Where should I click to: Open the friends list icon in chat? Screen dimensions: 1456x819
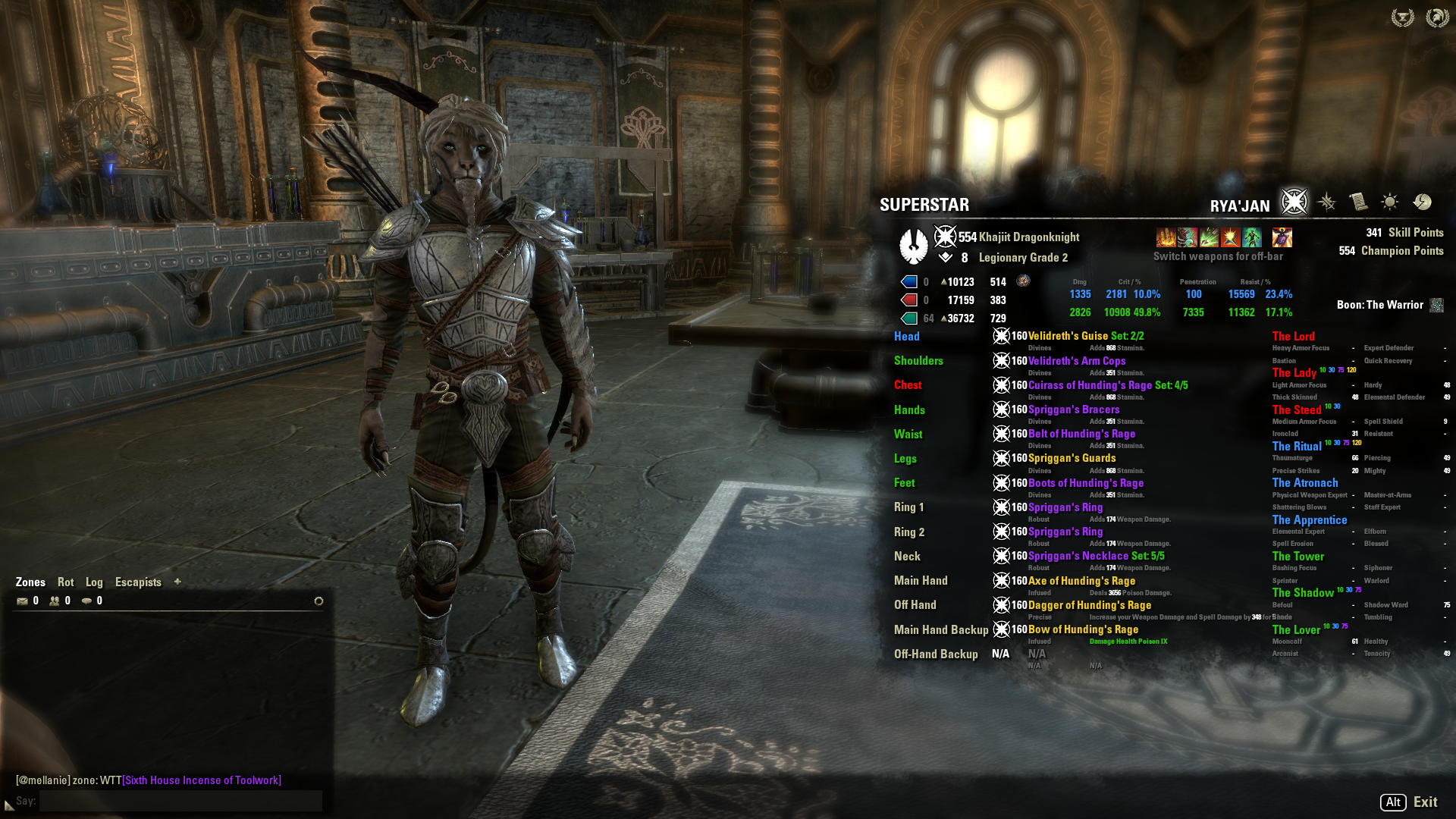point(55,601)
